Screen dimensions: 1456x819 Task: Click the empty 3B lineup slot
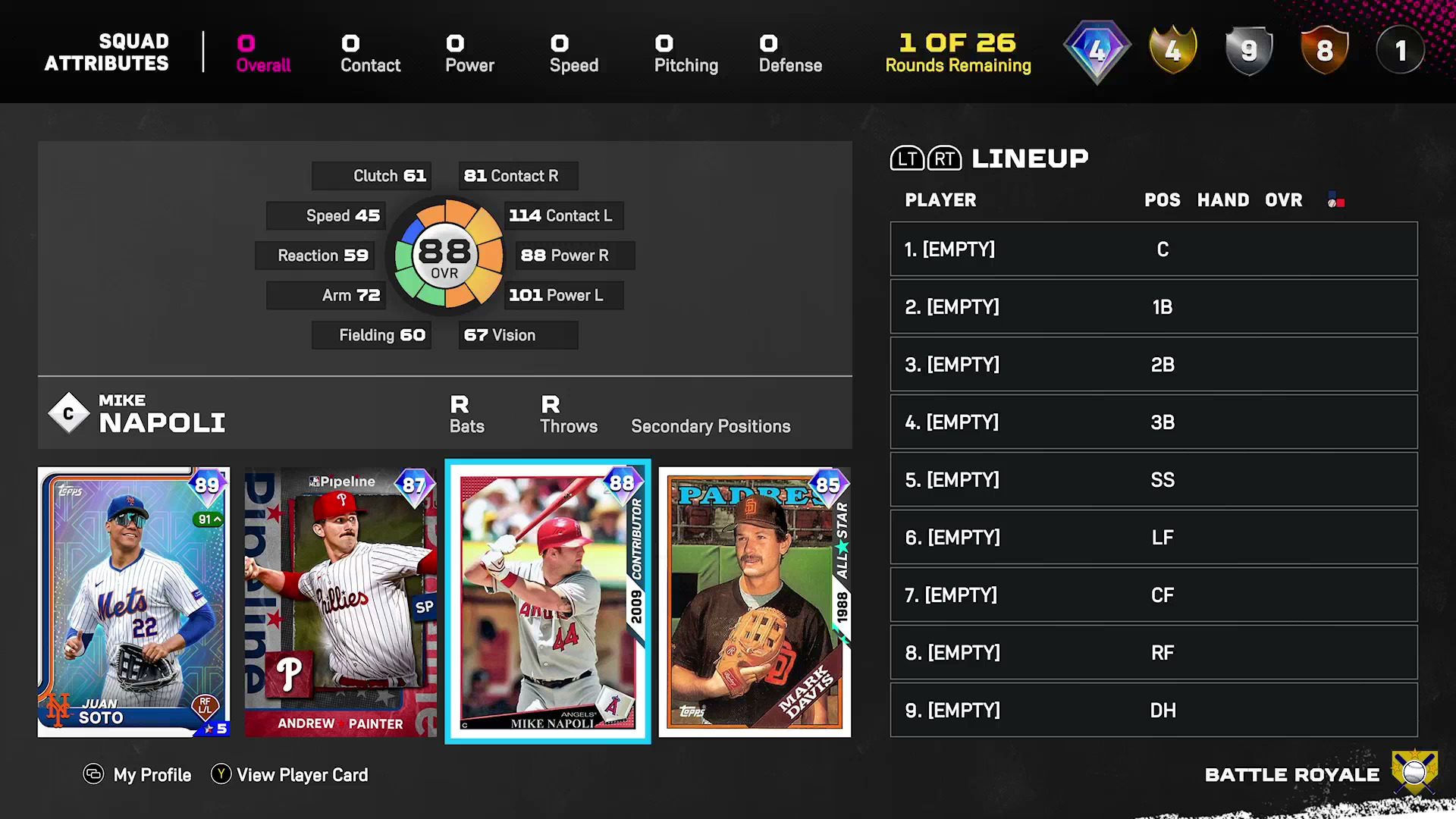click(x=1153, y=422)
